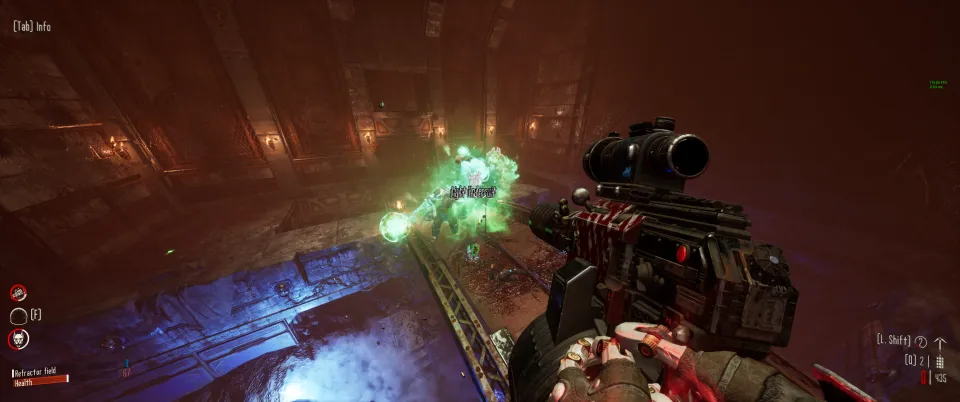960x402 pixels.
Task: Click the horned demon skull ability icon
Action: pos(18,339)
